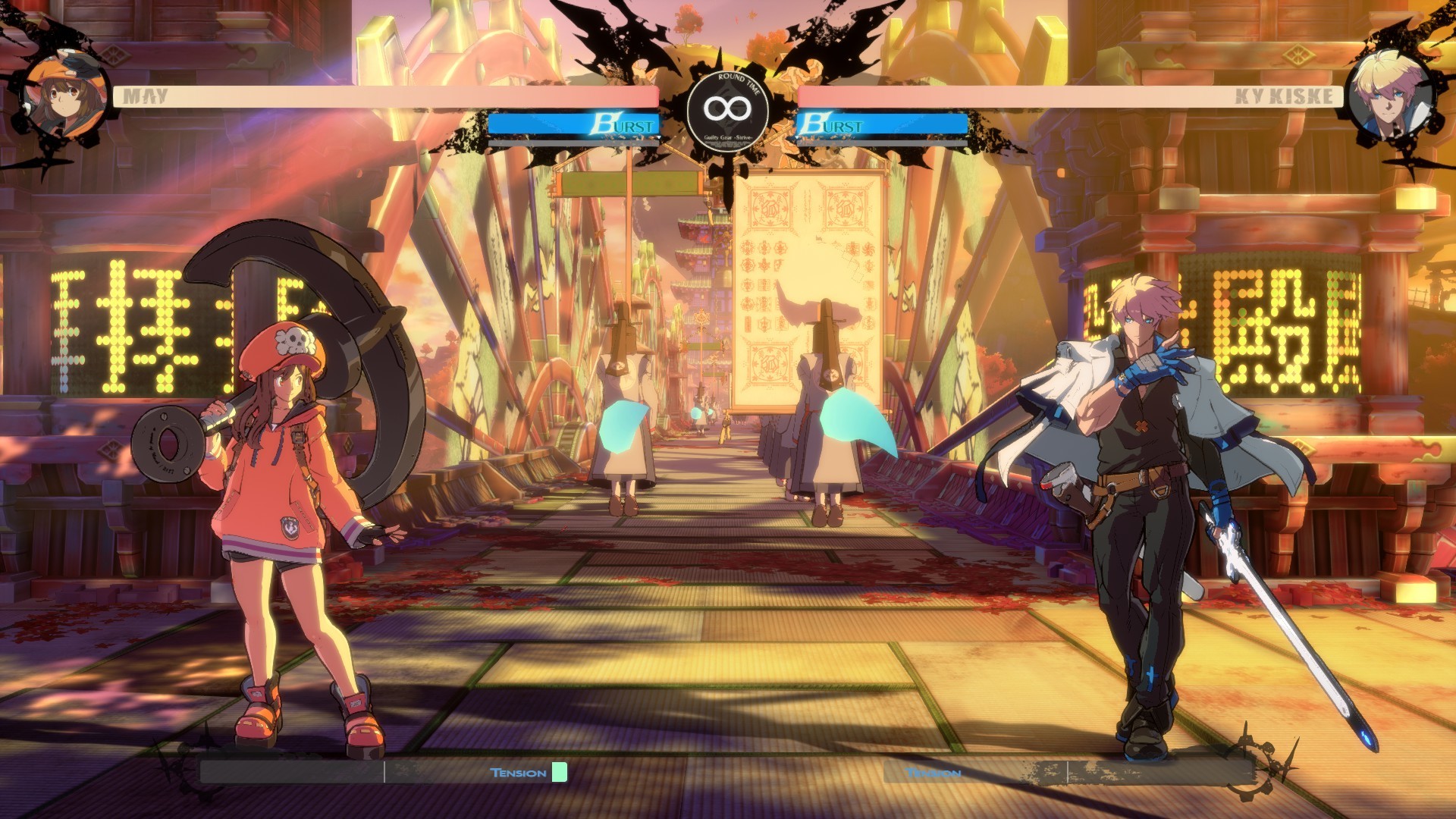This screenshot has height=819, width=1456.
Task: Select the infinity Round Time symbol
Action: click(x=726, y=108)
